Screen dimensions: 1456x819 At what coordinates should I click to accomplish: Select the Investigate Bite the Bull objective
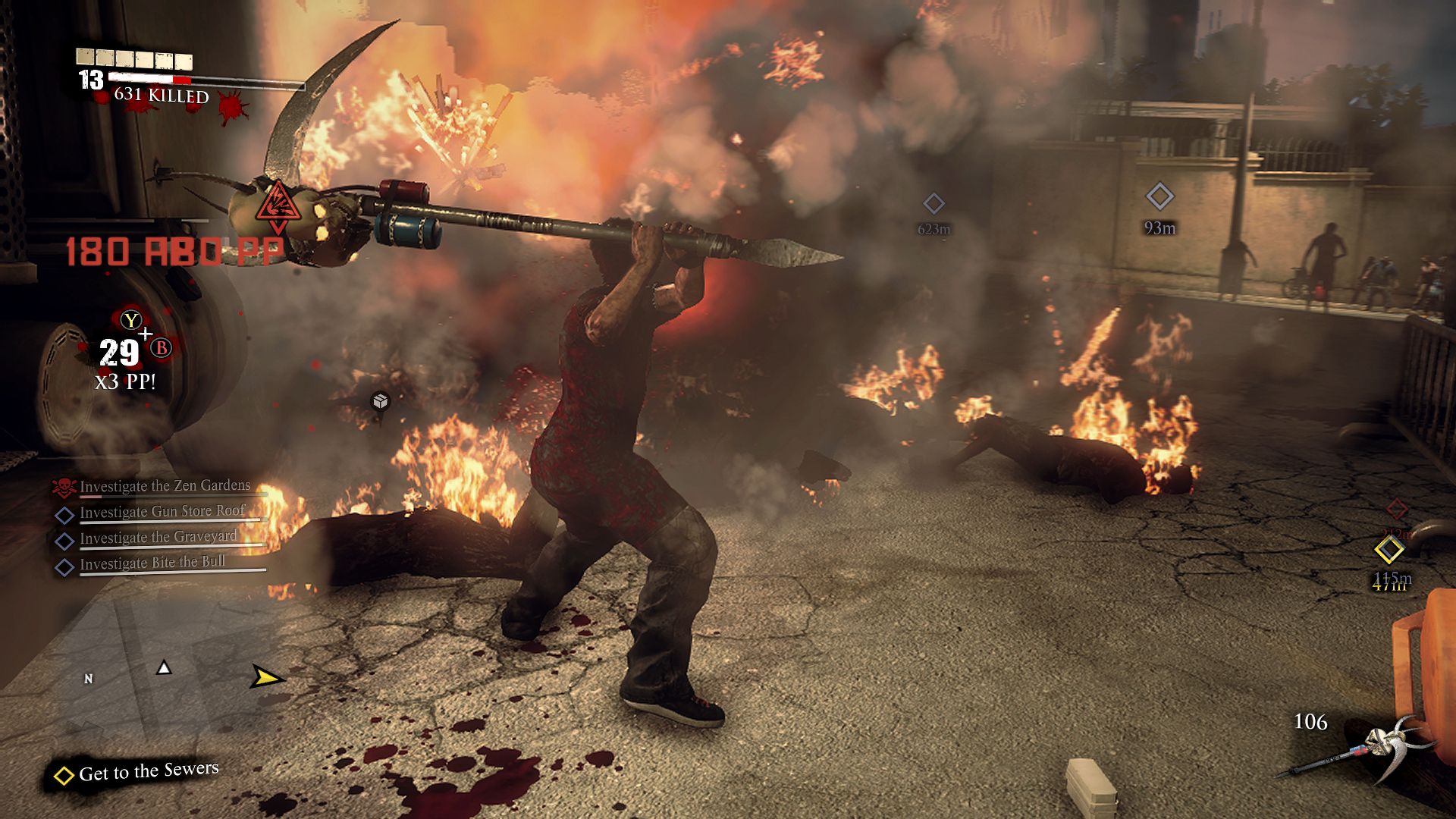[152, 563]
